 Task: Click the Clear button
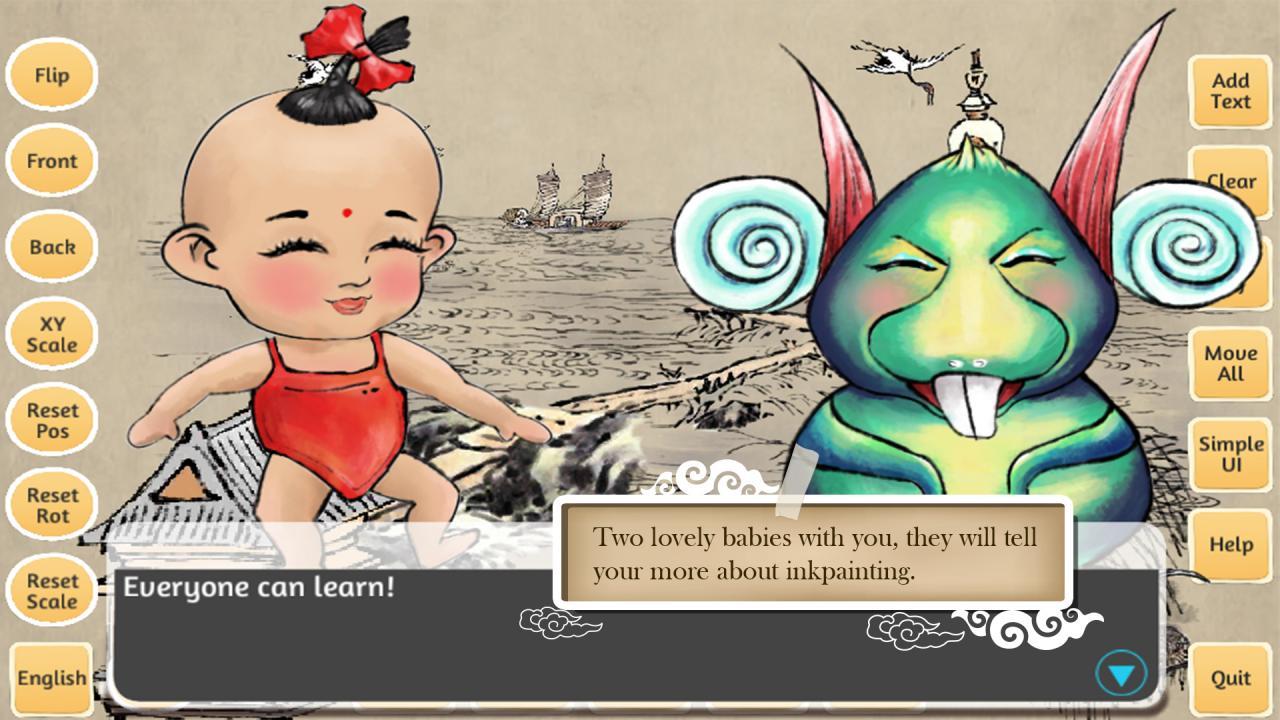pos(1230,180)
